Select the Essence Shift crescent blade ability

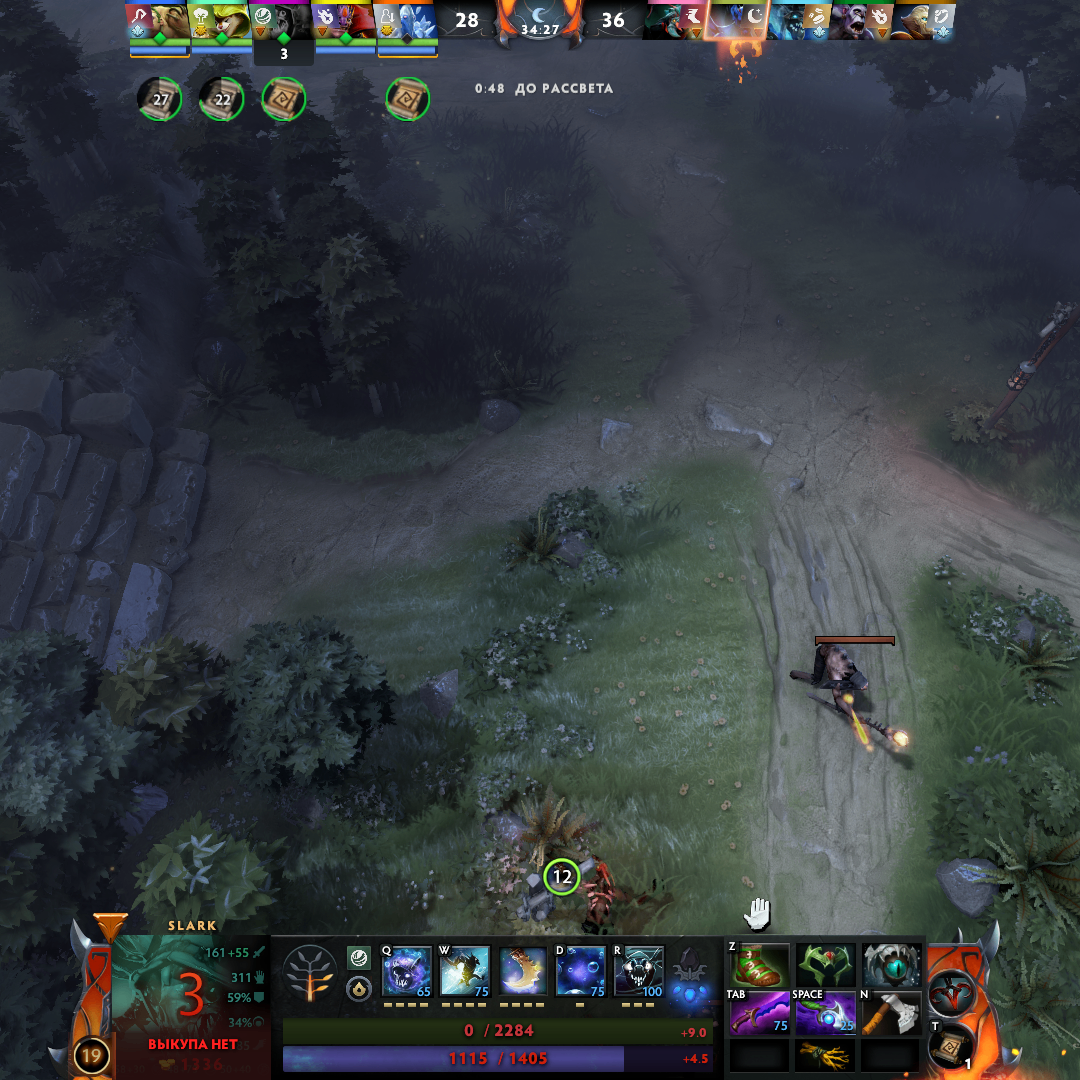(523, 971)
